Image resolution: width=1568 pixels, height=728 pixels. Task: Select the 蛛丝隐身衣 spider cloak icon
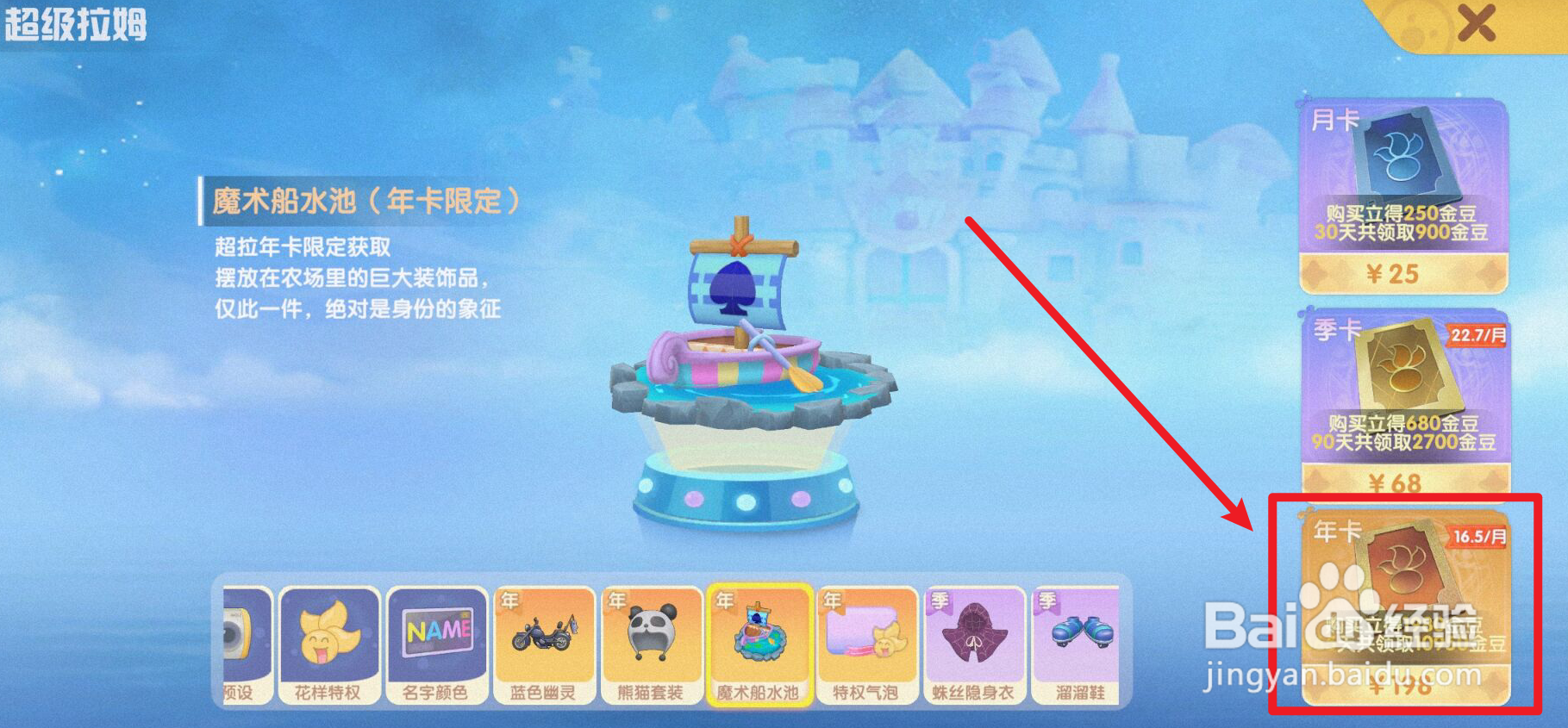coord(975,636)
